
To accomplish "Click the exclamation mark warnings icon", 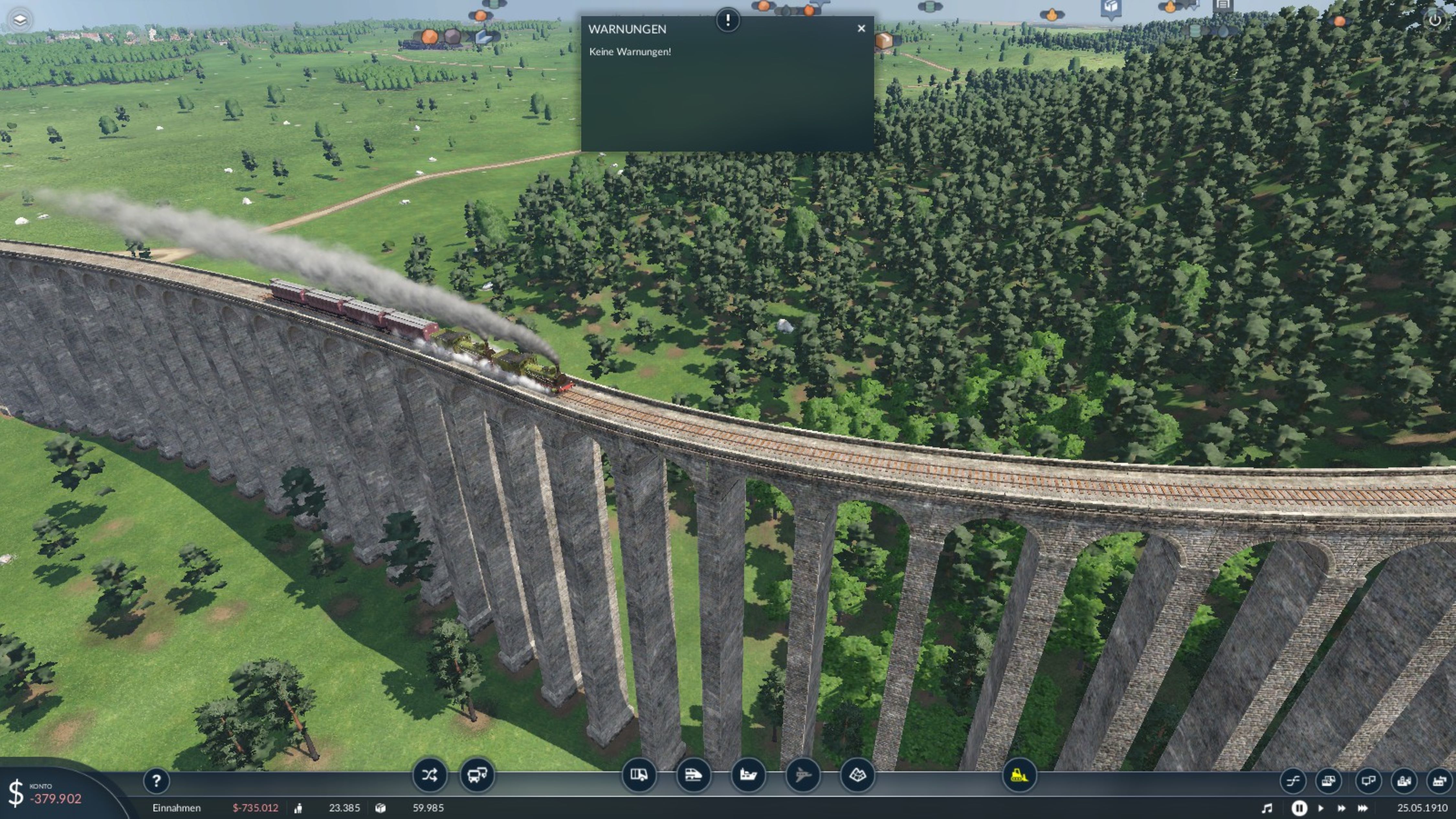I will [x=727, y=21].
